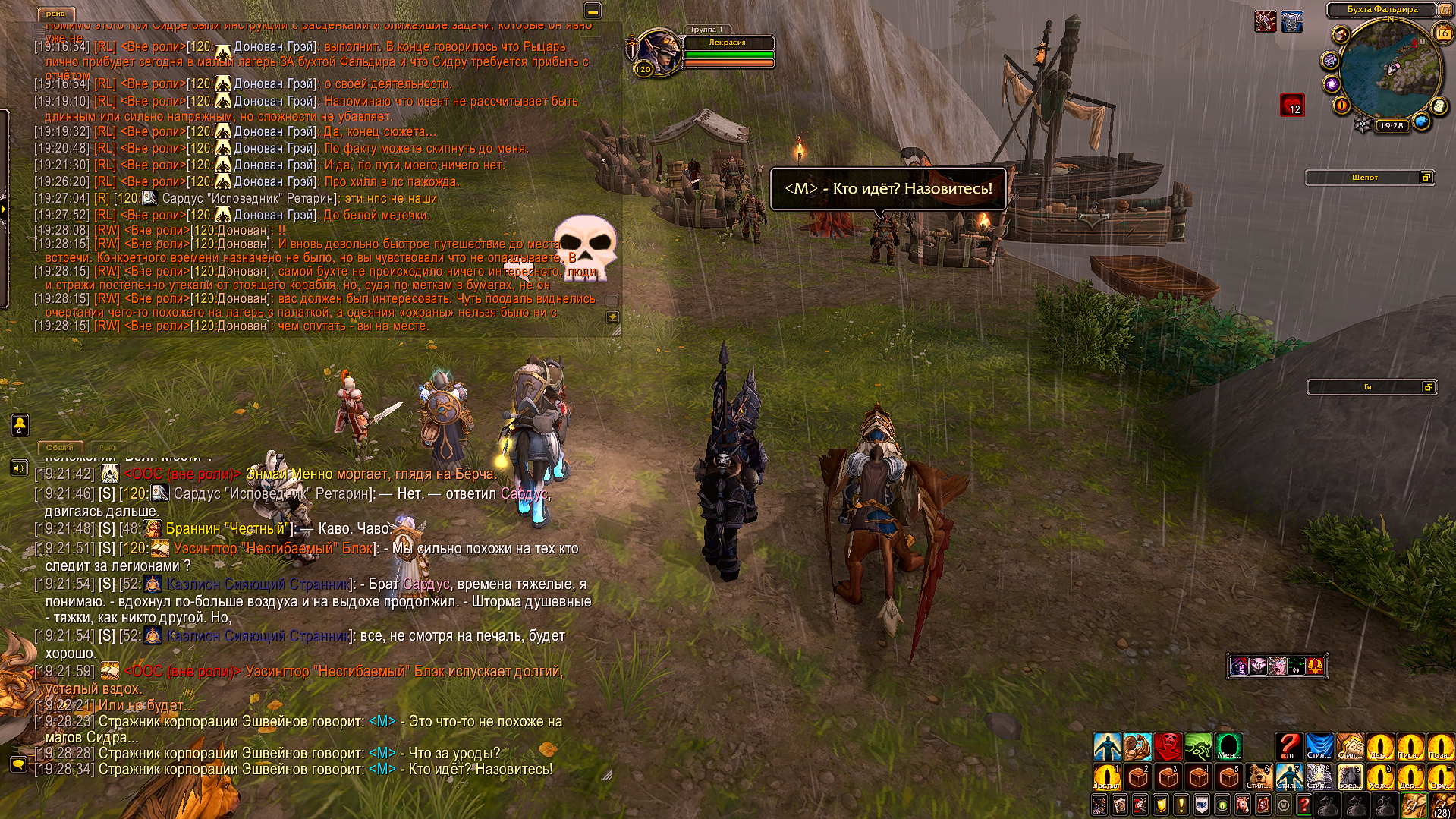
Task: Open the minimap of Бухта Фальдира
Action: pyautogui.click(x=1391, y=68)
